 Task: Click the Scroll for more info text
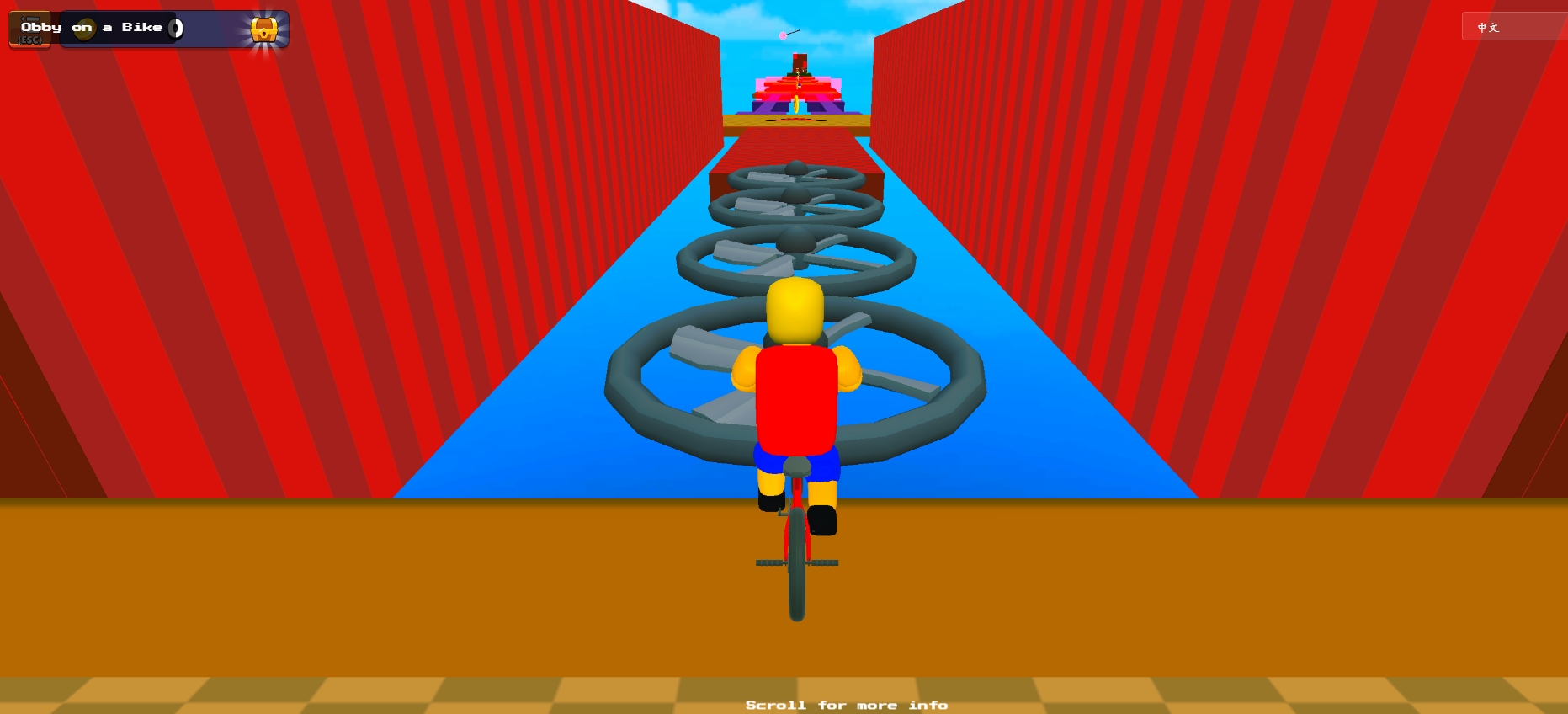click(848, 705)
